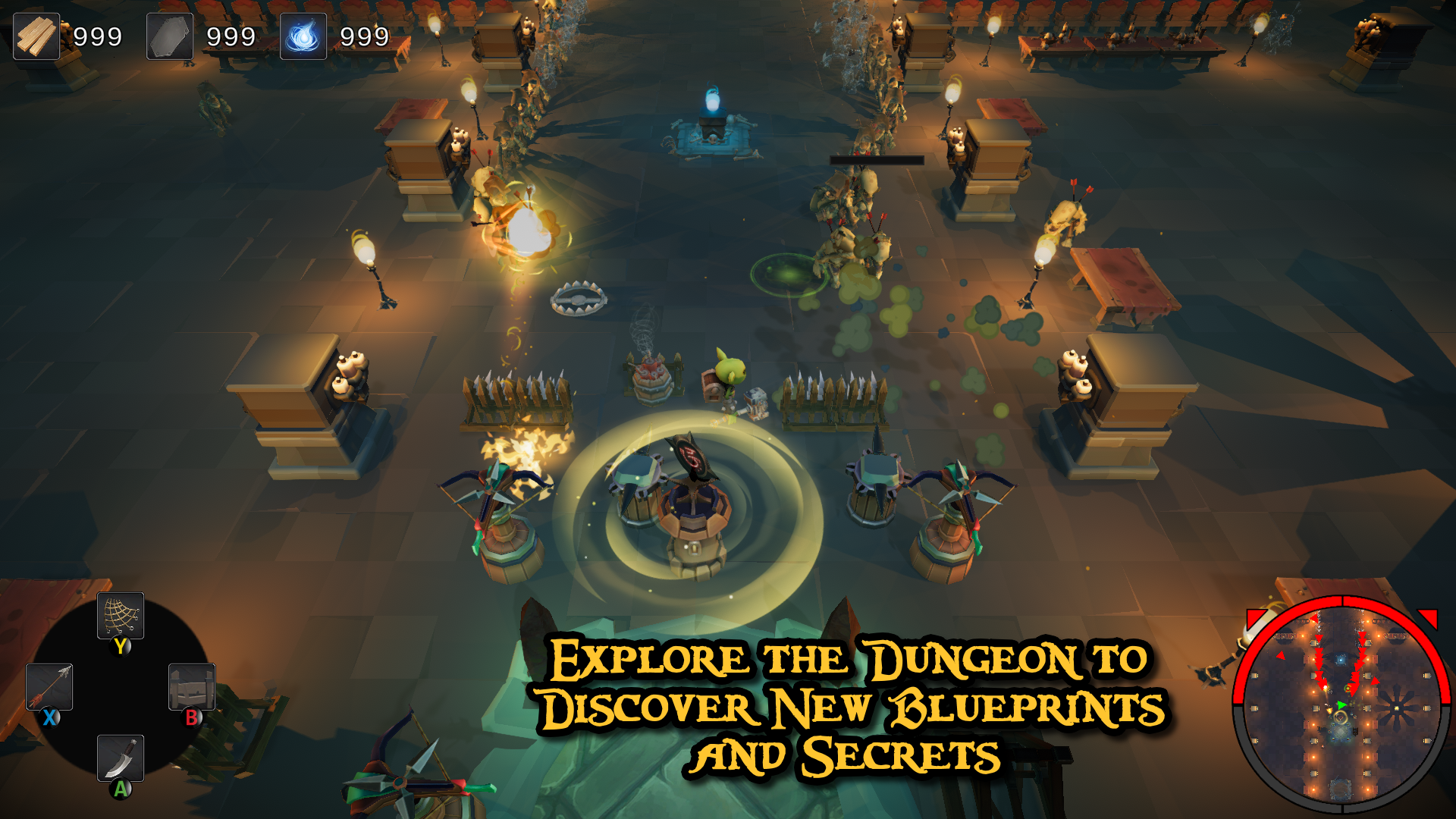This screenshot has width=1456, height=819.
Task: Select the spider web trap from the radial menu
Action: click(120, 616)
